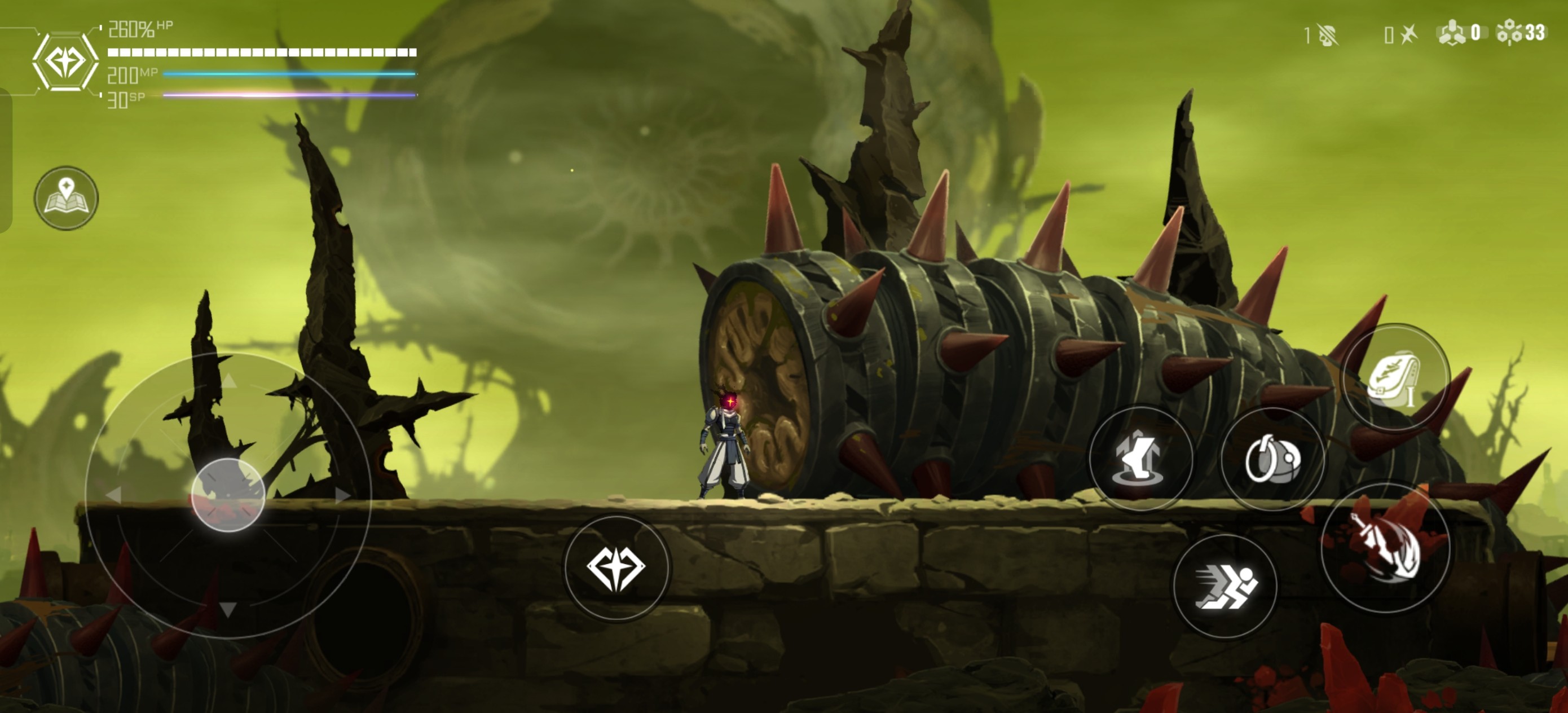Tap the joystick's left arrow
This screenshot has height=713, width=1568.
click(113, 495)
